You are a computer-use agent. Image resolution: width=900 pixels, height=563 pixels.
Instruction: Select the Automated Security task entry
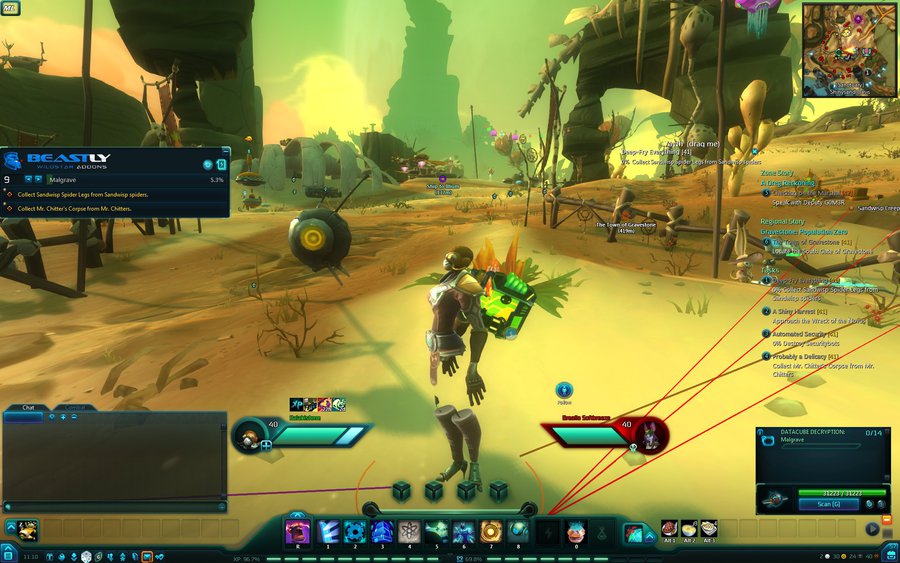(805, 334)
